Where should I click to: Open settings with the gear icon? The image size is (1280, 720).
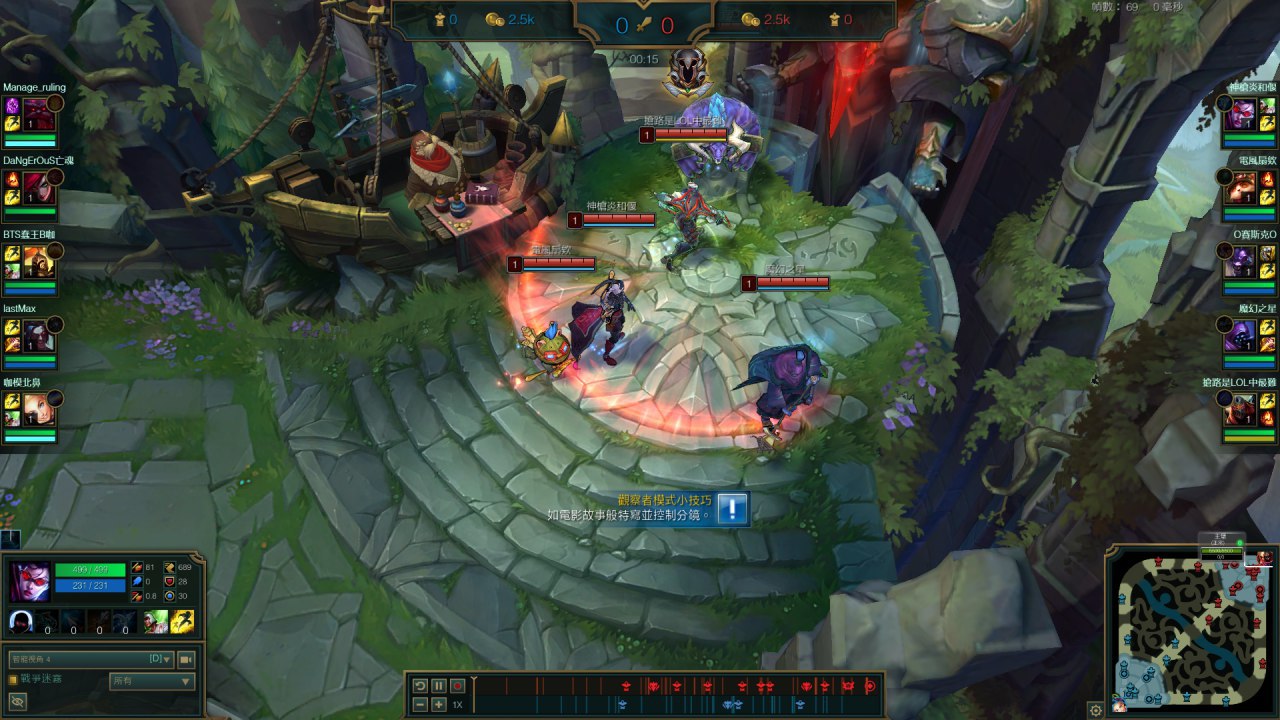click(1096, 710)
